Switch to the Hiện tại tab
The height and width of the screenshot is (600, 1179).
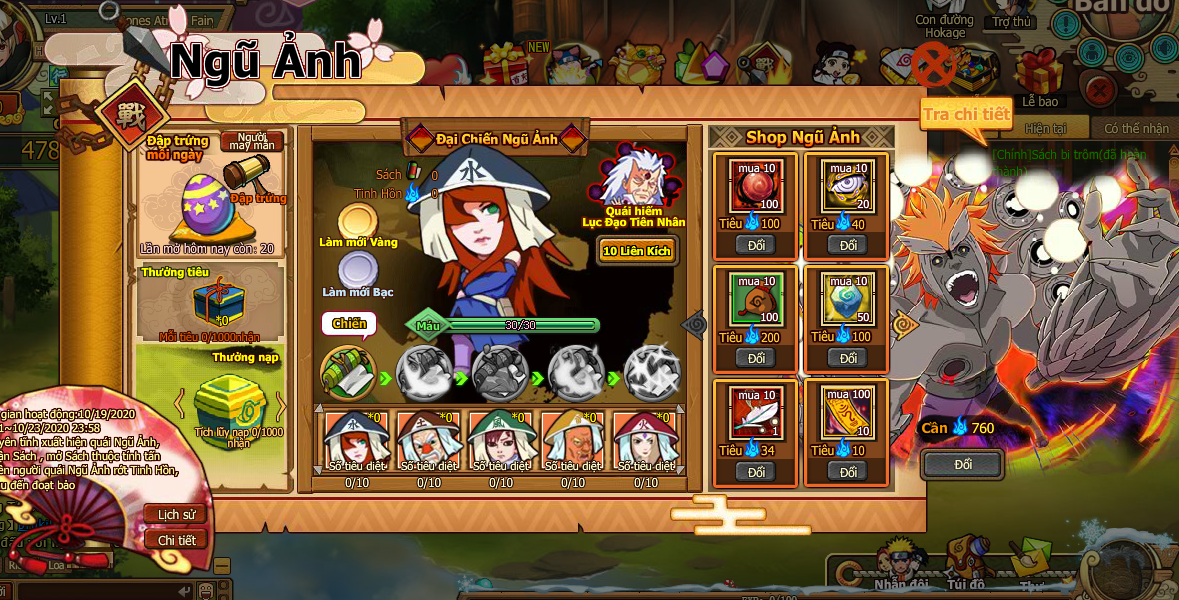pos(1045,129)
